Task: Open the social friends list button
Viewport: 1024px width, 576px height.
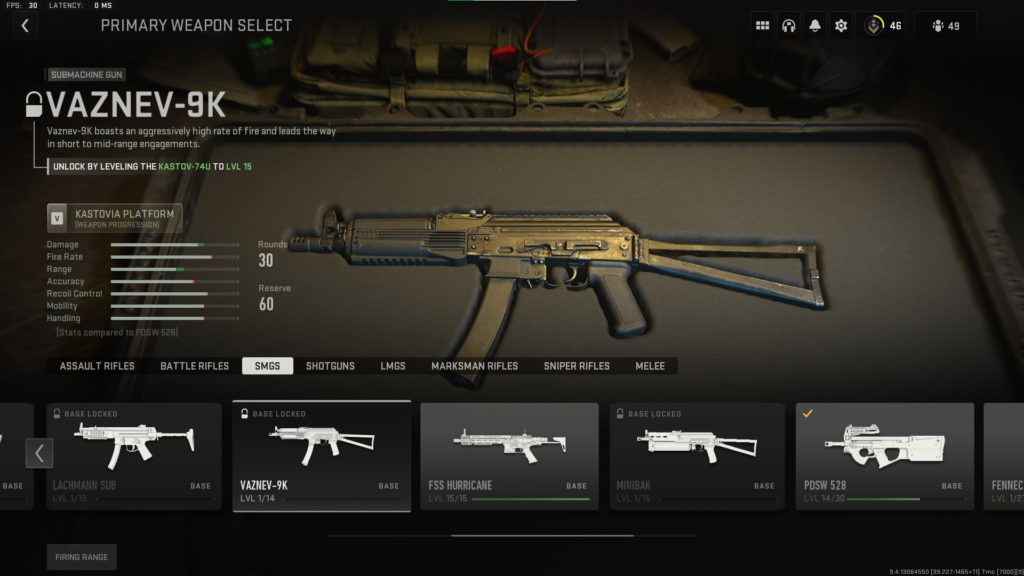Action: 945,26
